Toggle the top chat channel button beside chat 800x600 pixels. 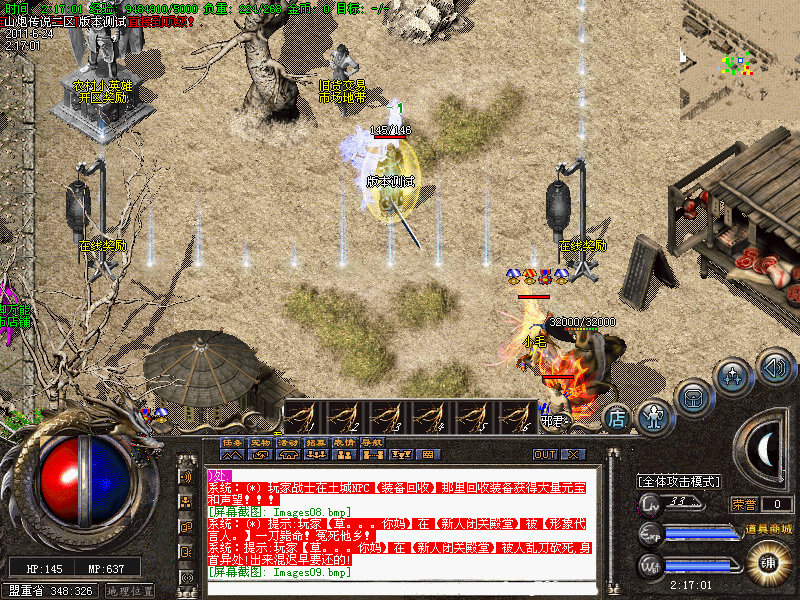pyautogui.click(x=187, y=476)
